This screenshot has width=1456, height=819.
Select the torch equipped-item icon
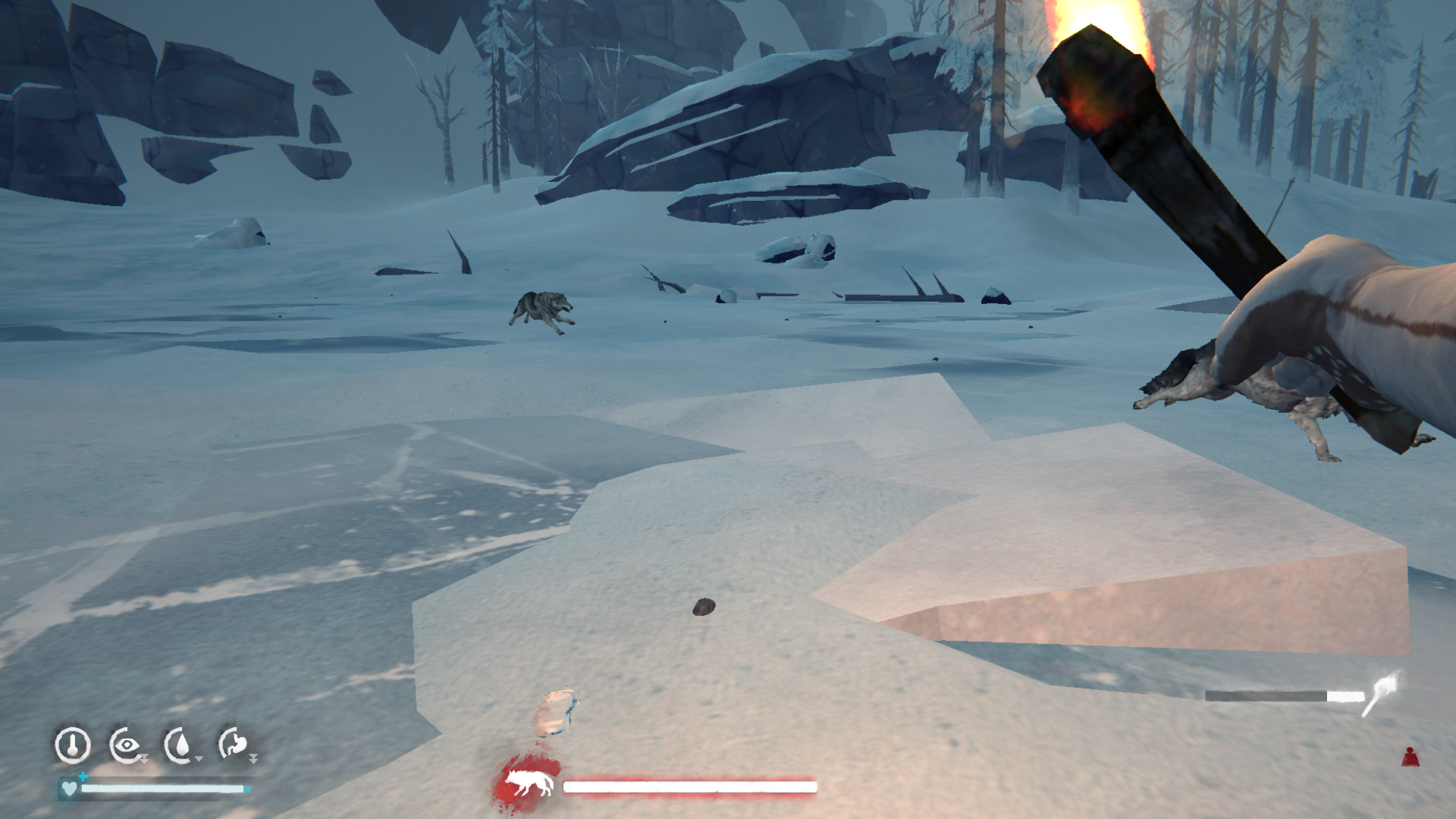point(1382,693)
